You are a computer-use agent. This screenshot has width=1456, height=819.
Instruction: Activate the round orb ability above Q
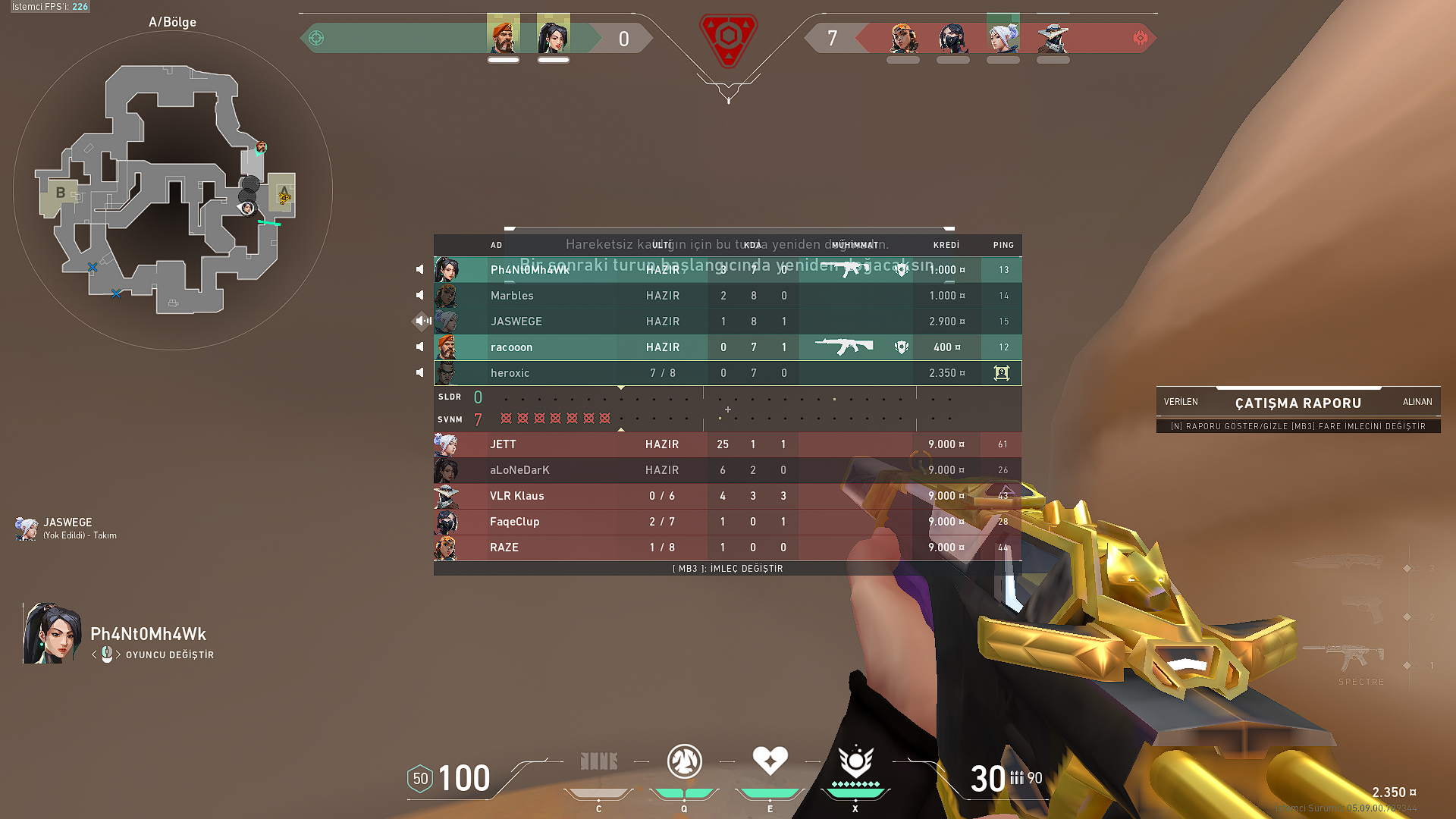coord(684,761)
